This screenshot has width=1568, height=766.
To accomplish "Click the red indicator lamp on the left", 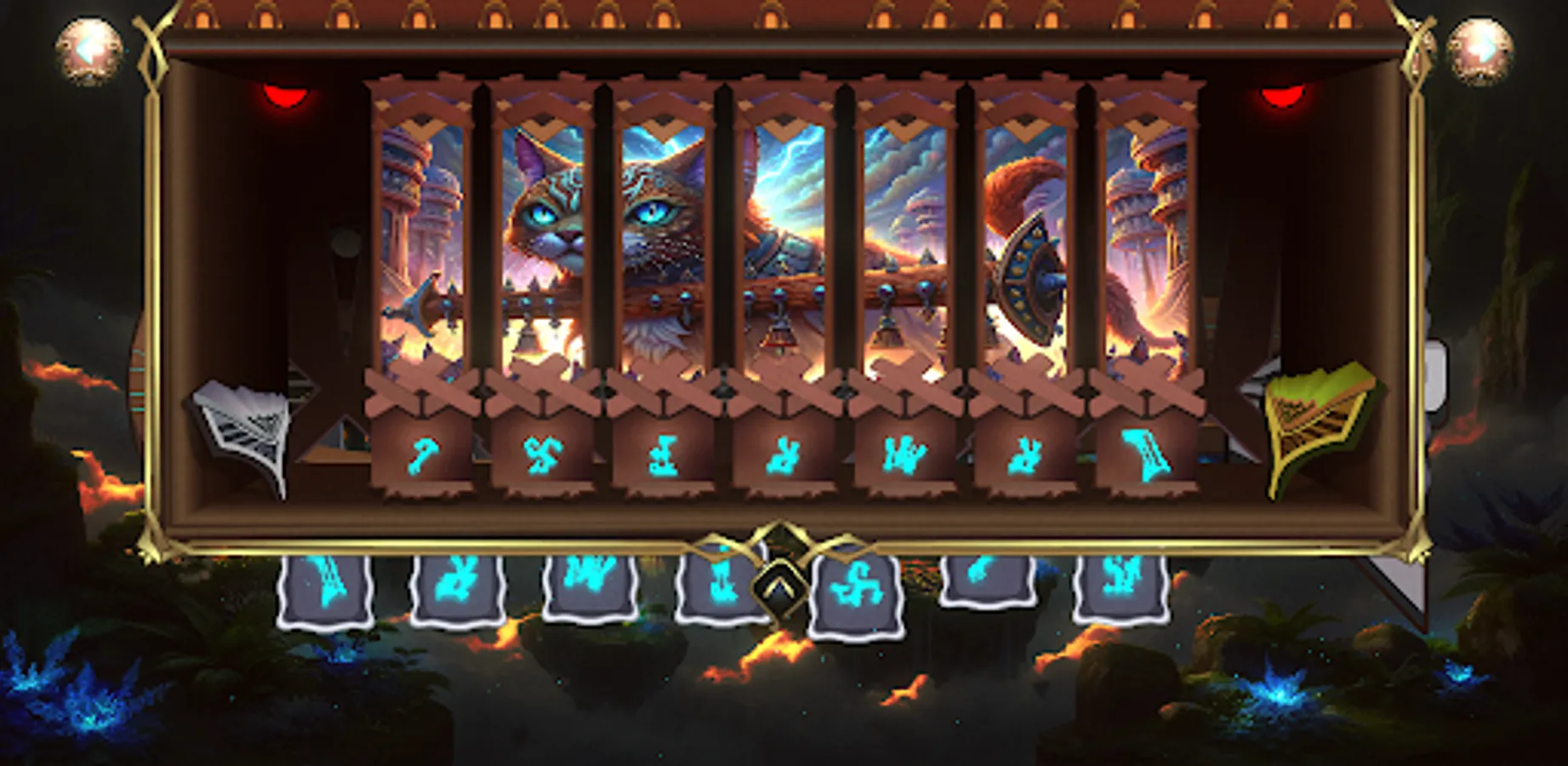I will [x=287, y=94].
